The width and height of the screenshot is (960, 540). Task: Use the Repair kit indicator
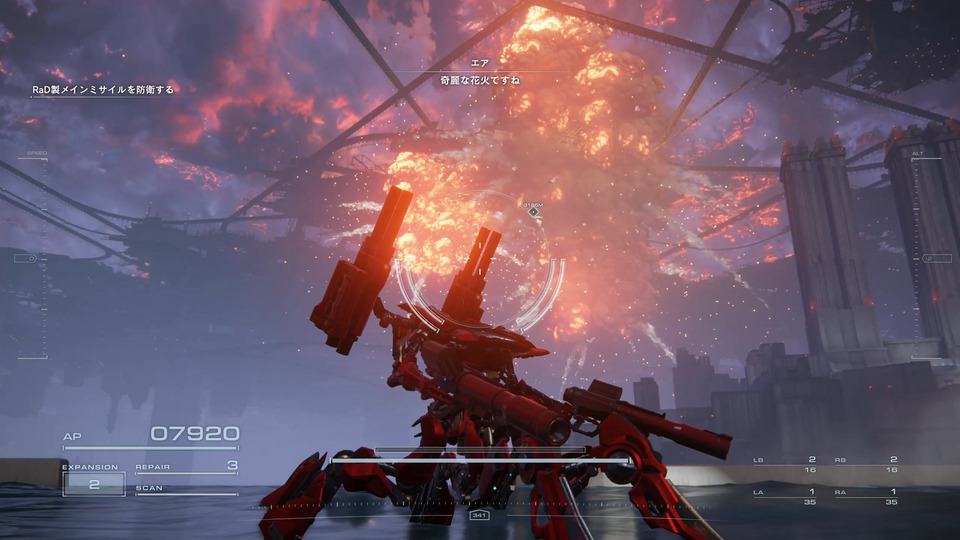point(187,466)
